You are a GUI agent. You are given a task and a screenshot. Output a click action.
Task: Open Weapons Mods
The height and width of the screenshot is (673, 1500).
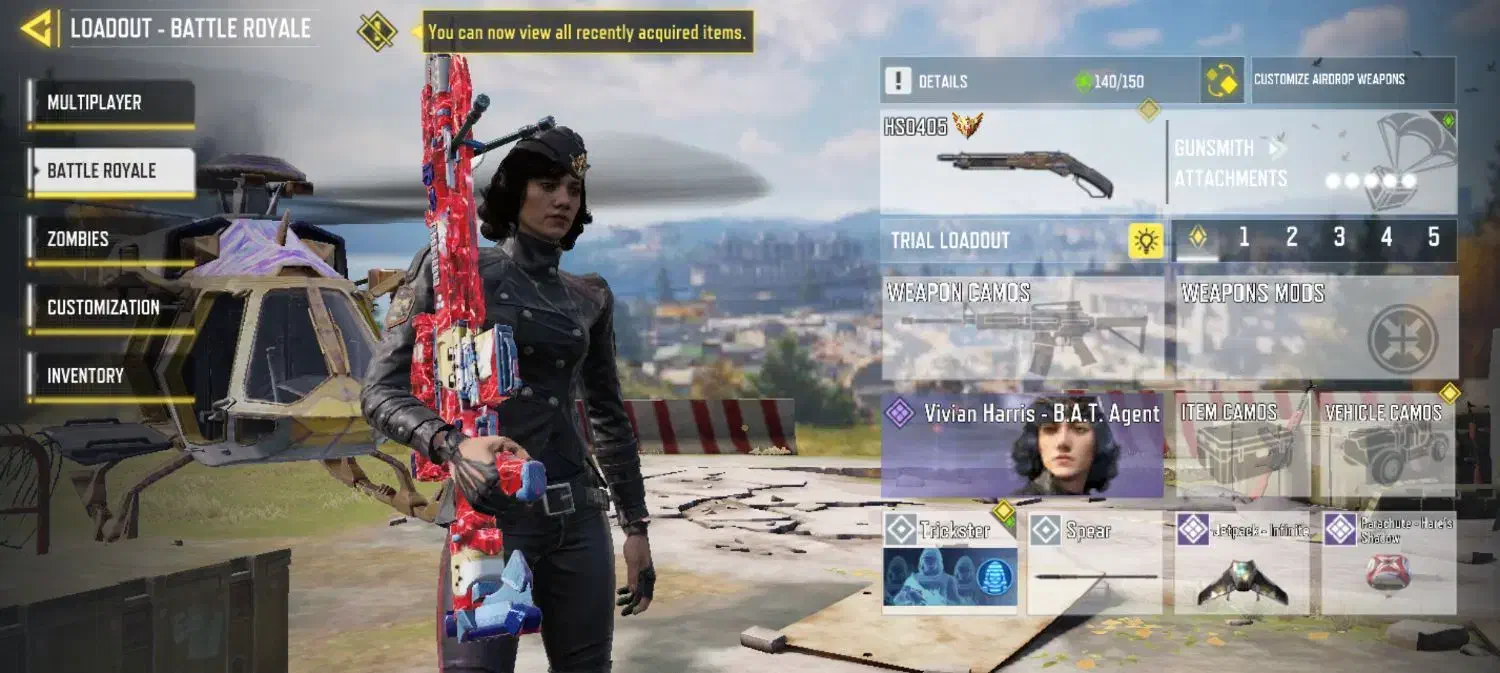pos(1316,328)
